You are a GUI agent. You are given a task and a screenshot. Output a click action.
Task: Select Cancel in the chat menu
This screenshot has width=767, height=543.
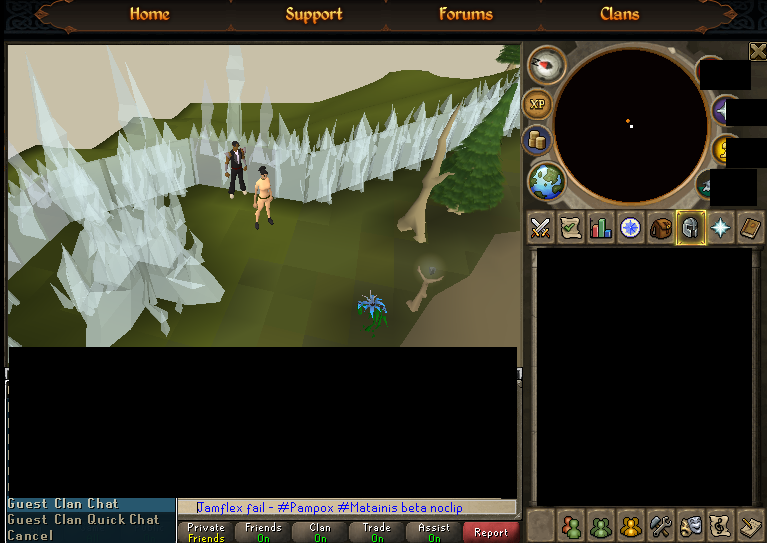[x=30, y=535]
